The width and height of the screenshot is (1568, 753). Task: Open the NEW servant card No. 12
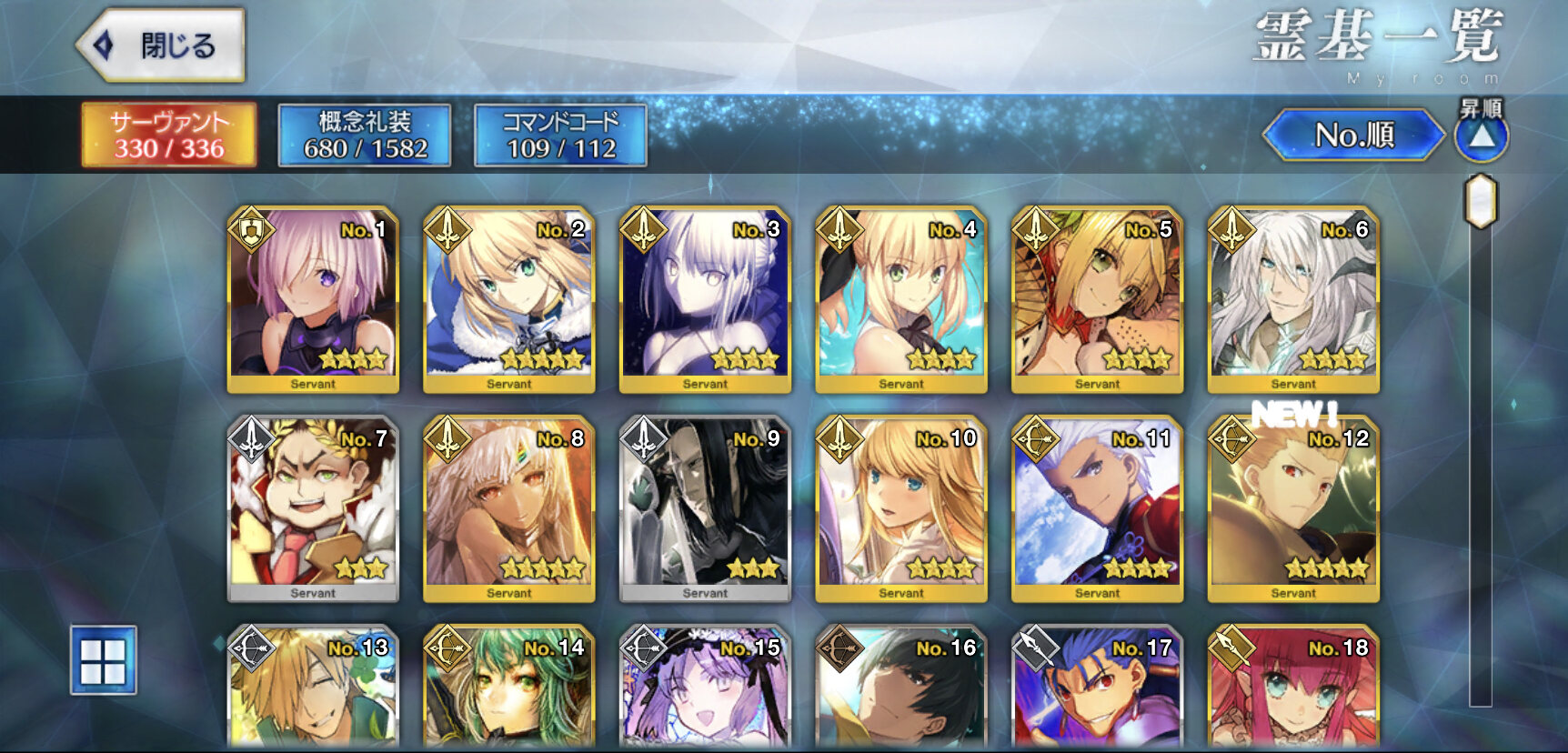1293,507
